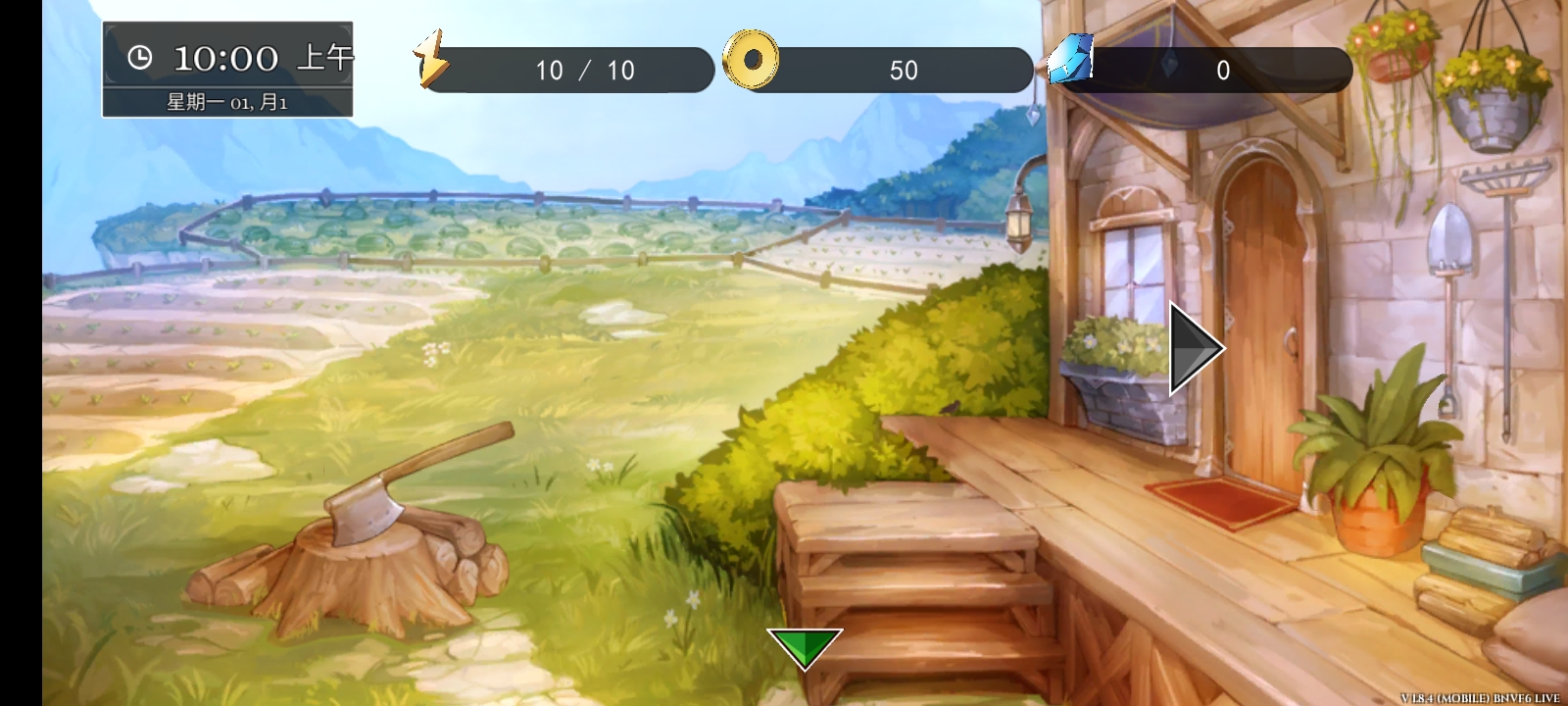
Task: Select the gold coin icon
Action: tap(753, 61)
